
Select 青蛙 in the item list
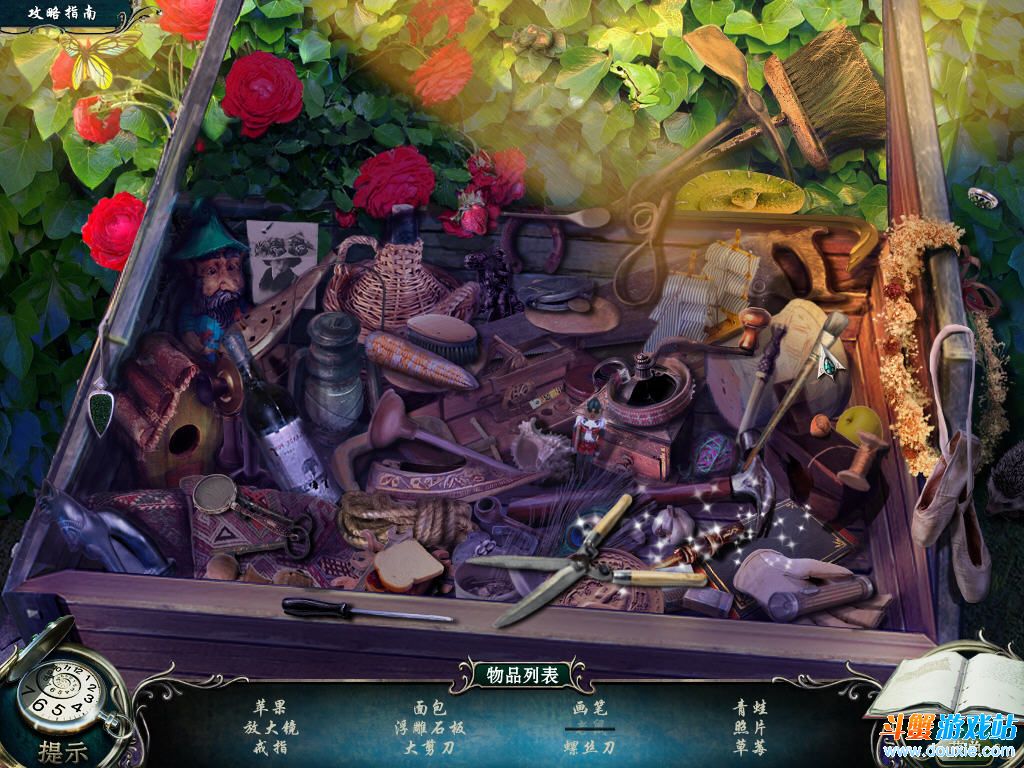[749, 707]
